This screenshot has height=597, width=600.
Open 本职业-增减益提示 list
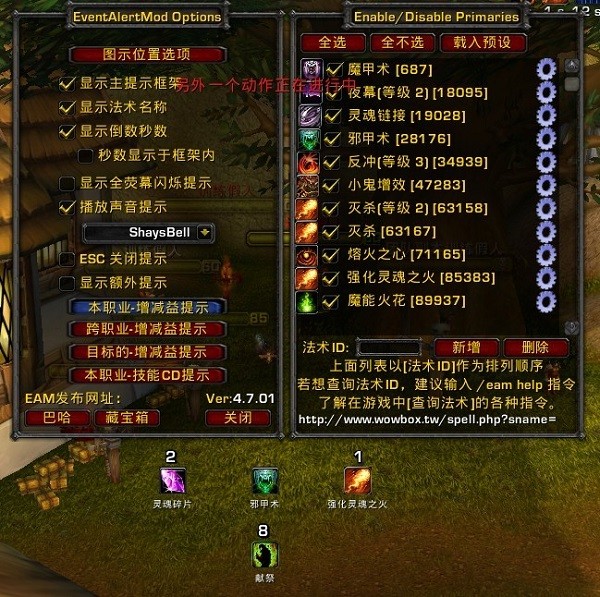[147, 306]
